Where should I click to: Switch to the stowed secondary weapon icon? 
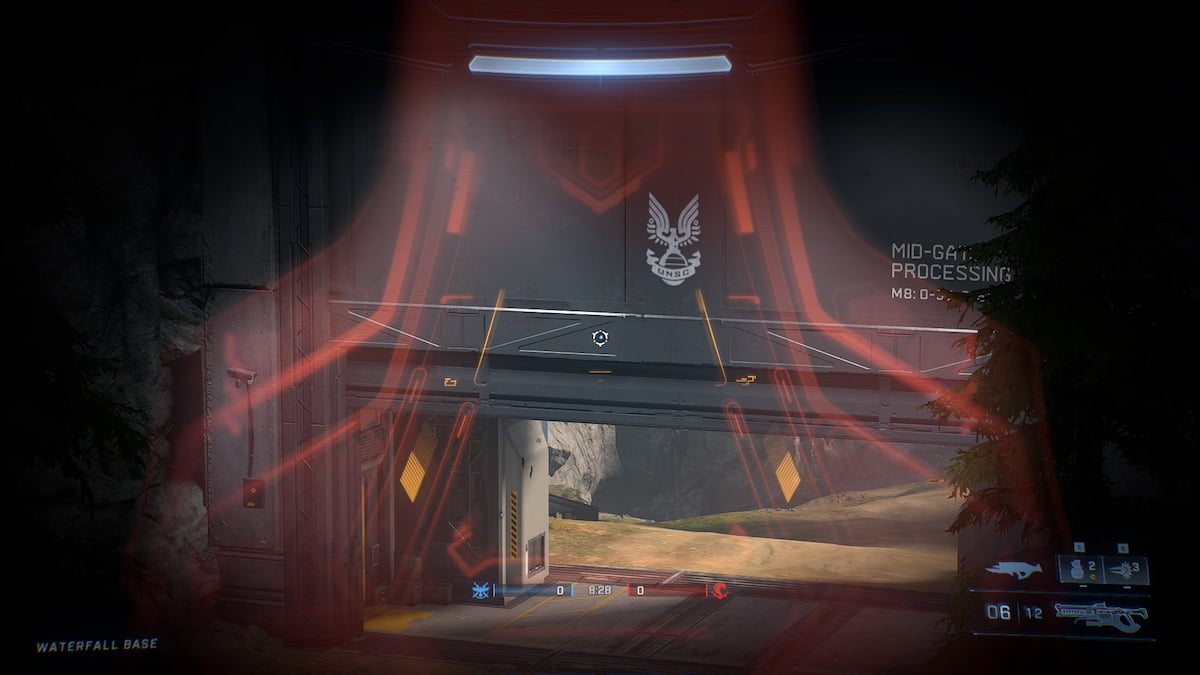[1013, 570]
